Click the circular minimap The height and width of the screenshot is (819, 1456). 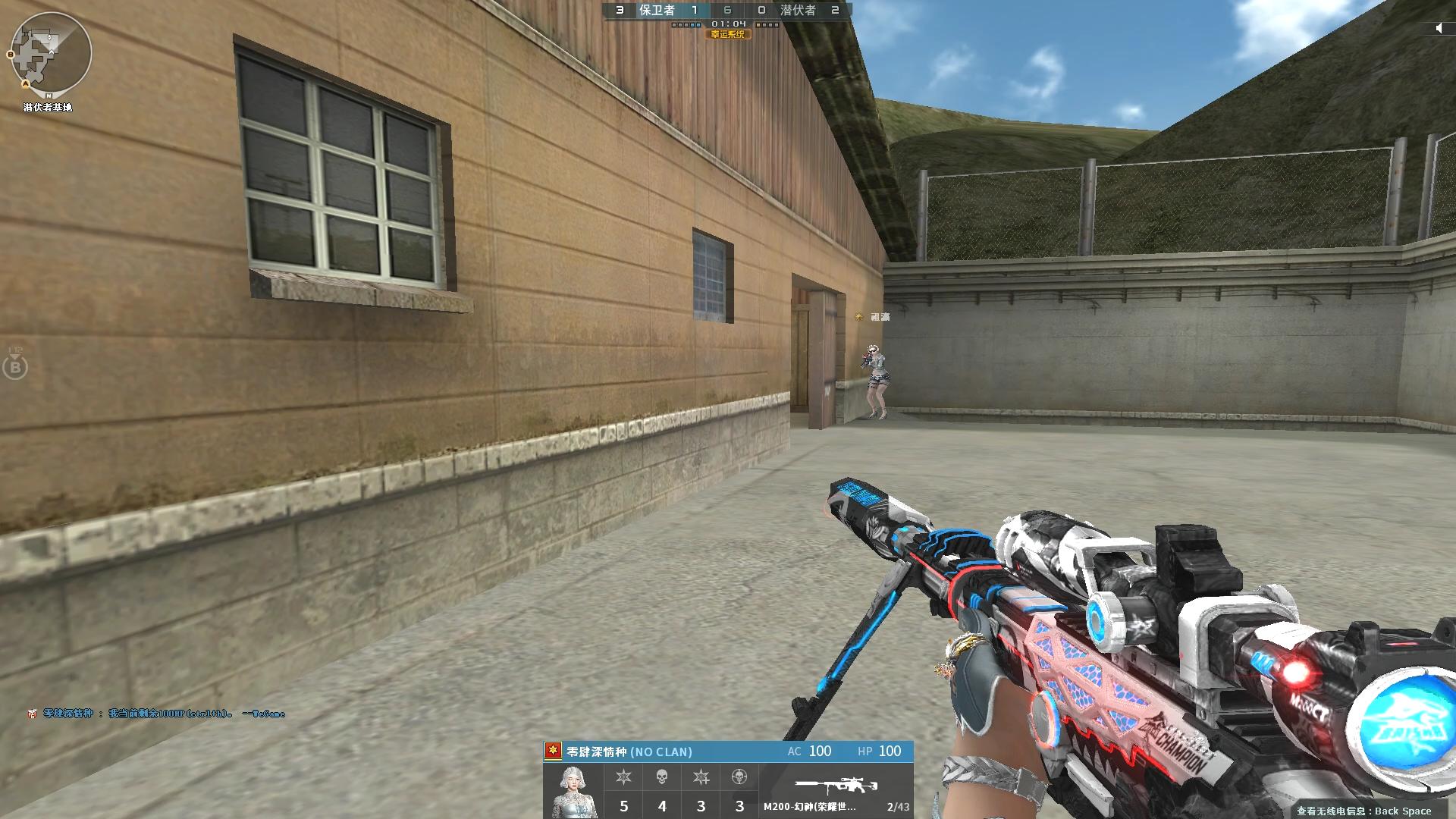(x=50, y=53)
